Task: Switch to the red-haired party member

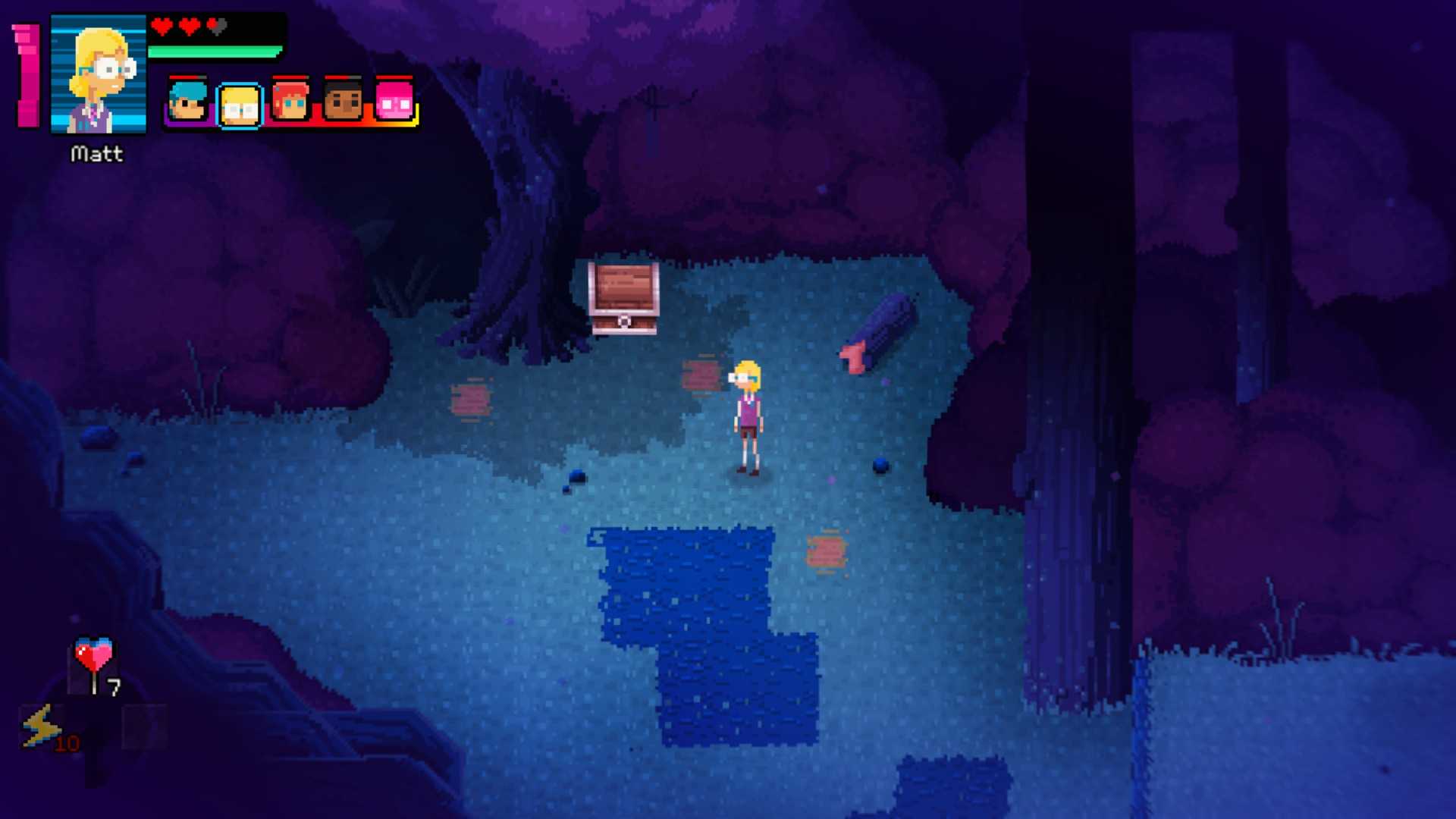Action: coord(290,102)
